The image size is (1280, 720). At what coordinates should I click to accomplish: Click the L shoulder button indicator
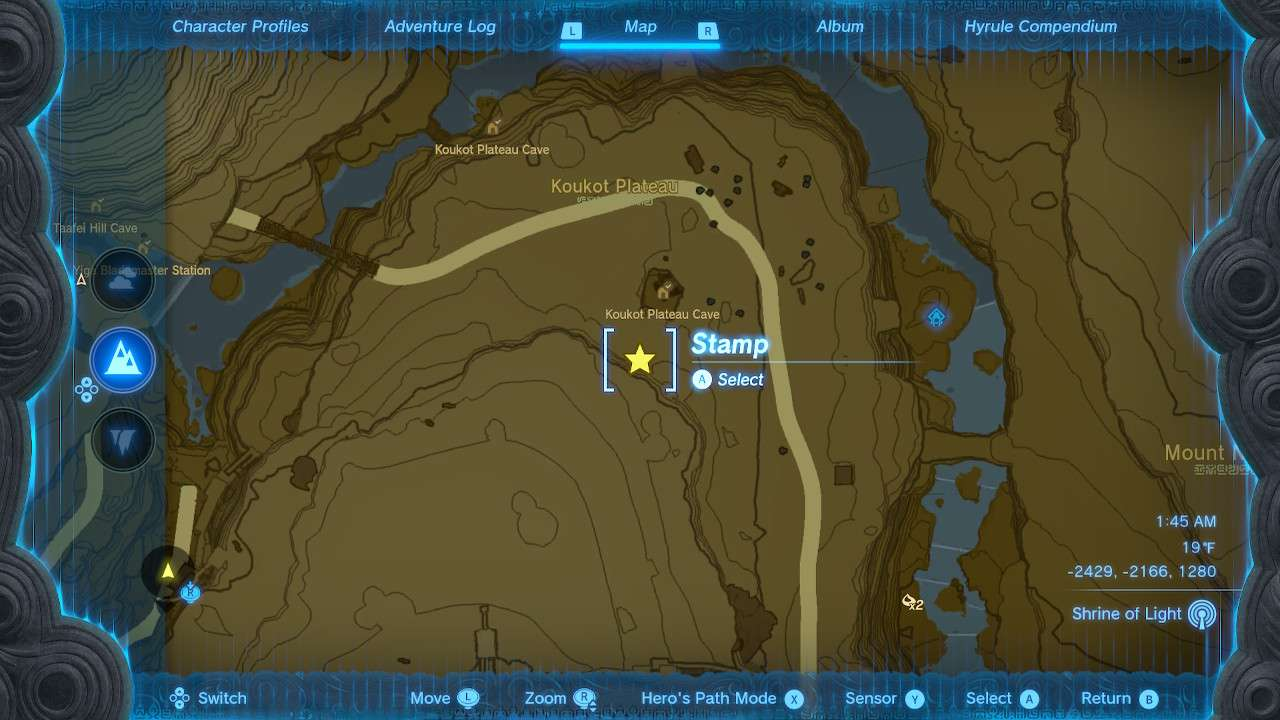click(572, 31)
